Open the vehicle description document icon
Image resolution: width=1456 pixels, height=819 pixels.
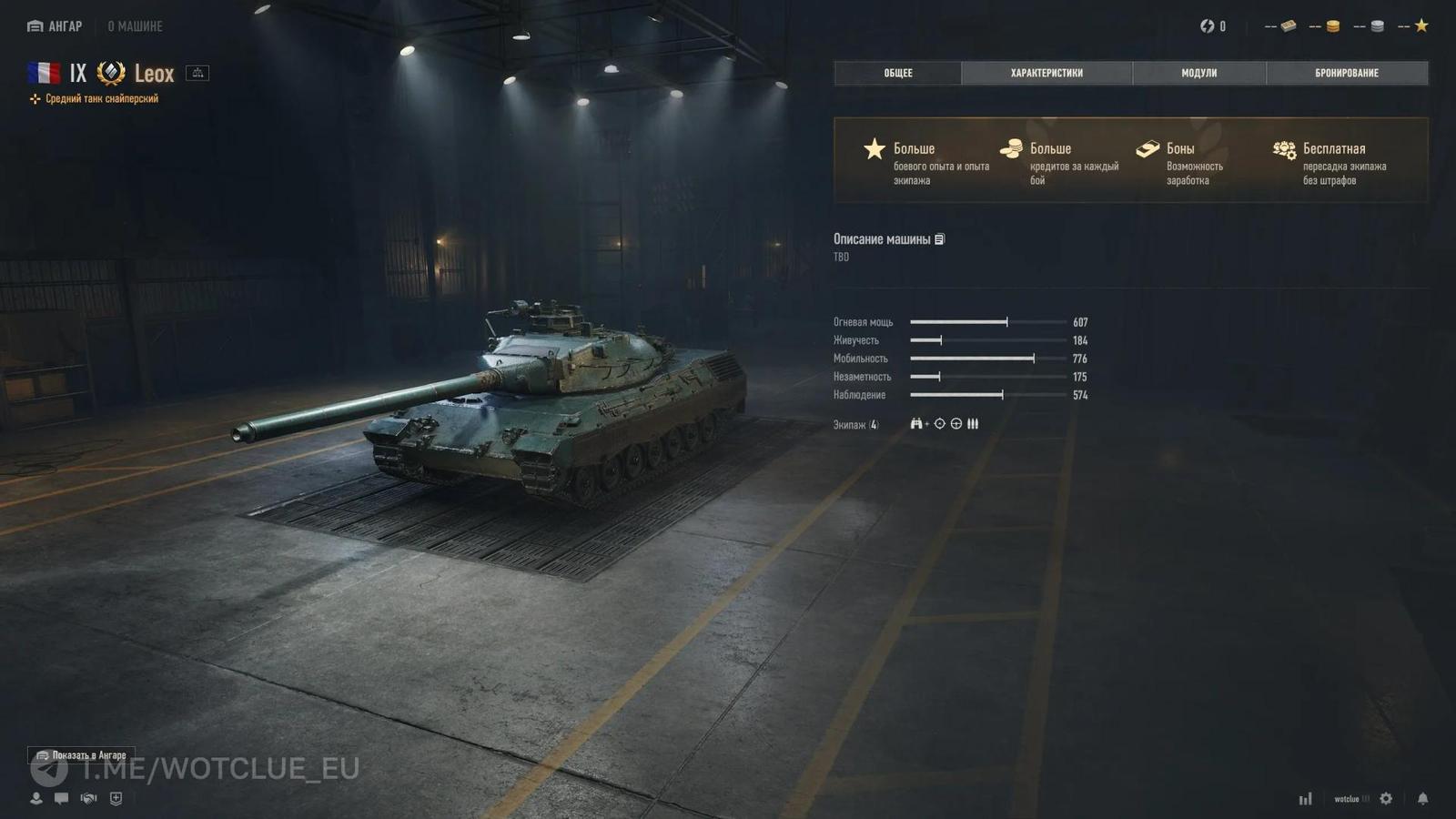[939, 239]
